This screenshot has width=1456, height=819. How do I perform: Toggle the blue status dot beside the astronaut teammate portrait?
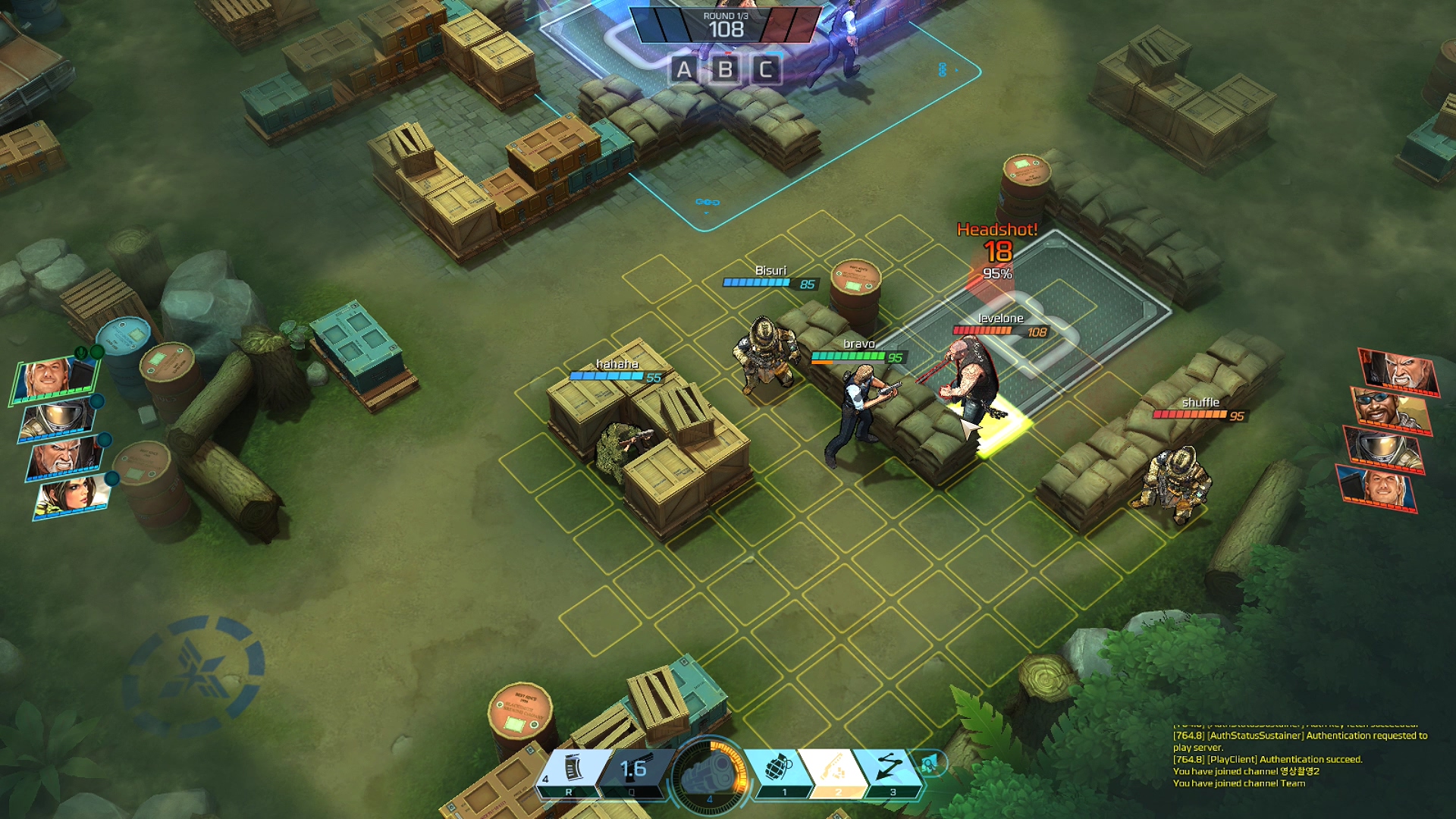(x=96, y=401)
